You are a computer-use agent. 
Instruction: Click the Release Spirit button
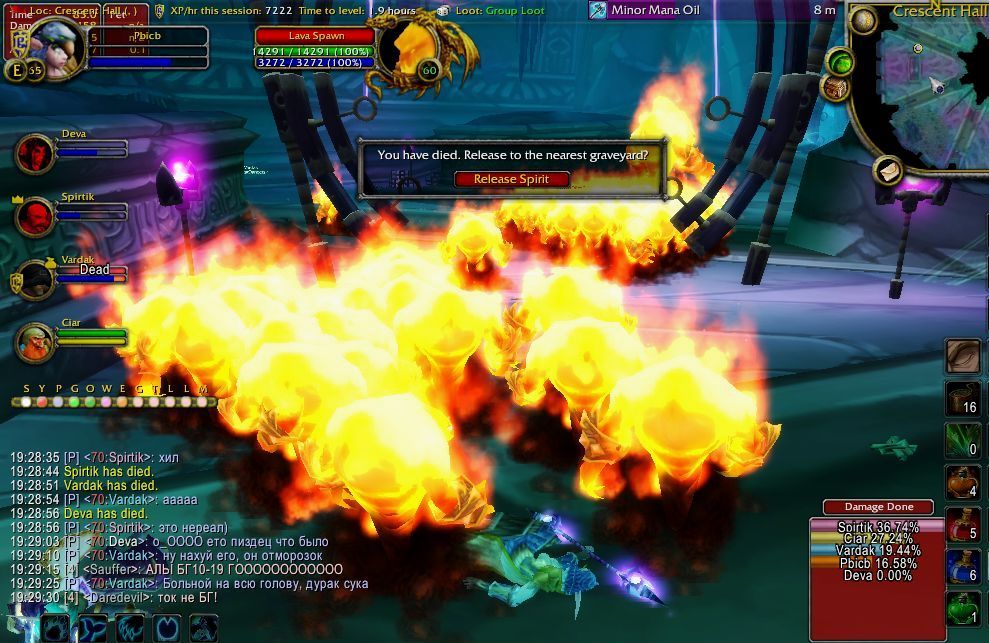click(509, 179)
